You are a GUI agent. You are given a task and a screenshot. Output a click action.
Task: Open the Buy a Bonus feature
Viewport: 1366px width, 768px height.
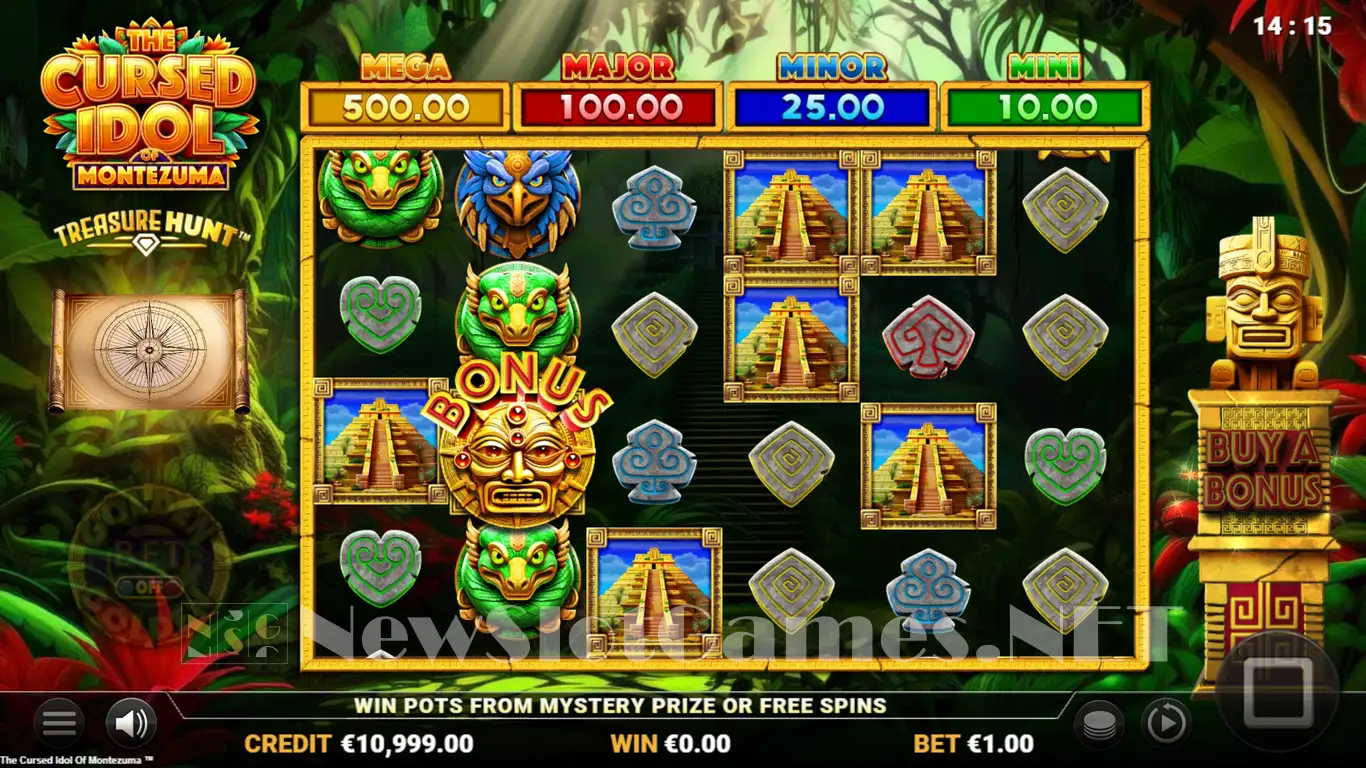(1264, 470)
